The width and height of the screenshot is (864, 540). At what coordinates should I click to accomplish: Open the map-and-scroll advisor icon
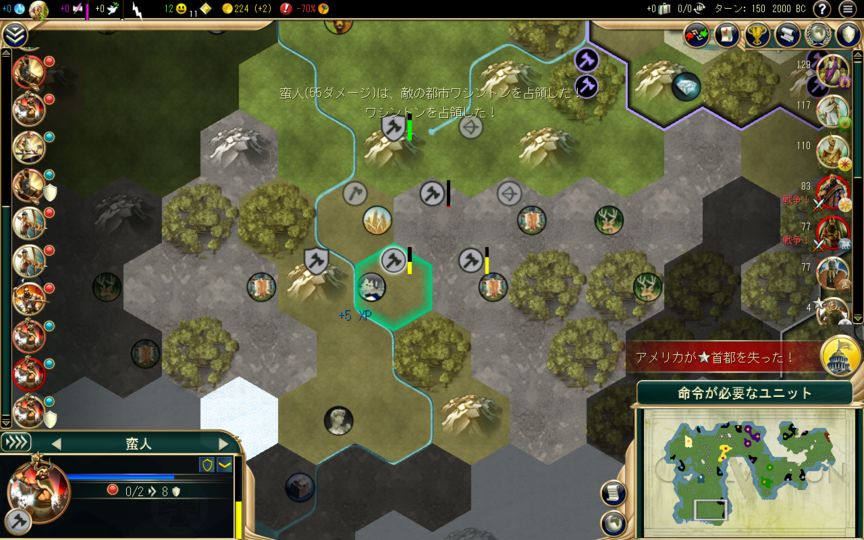728,35
